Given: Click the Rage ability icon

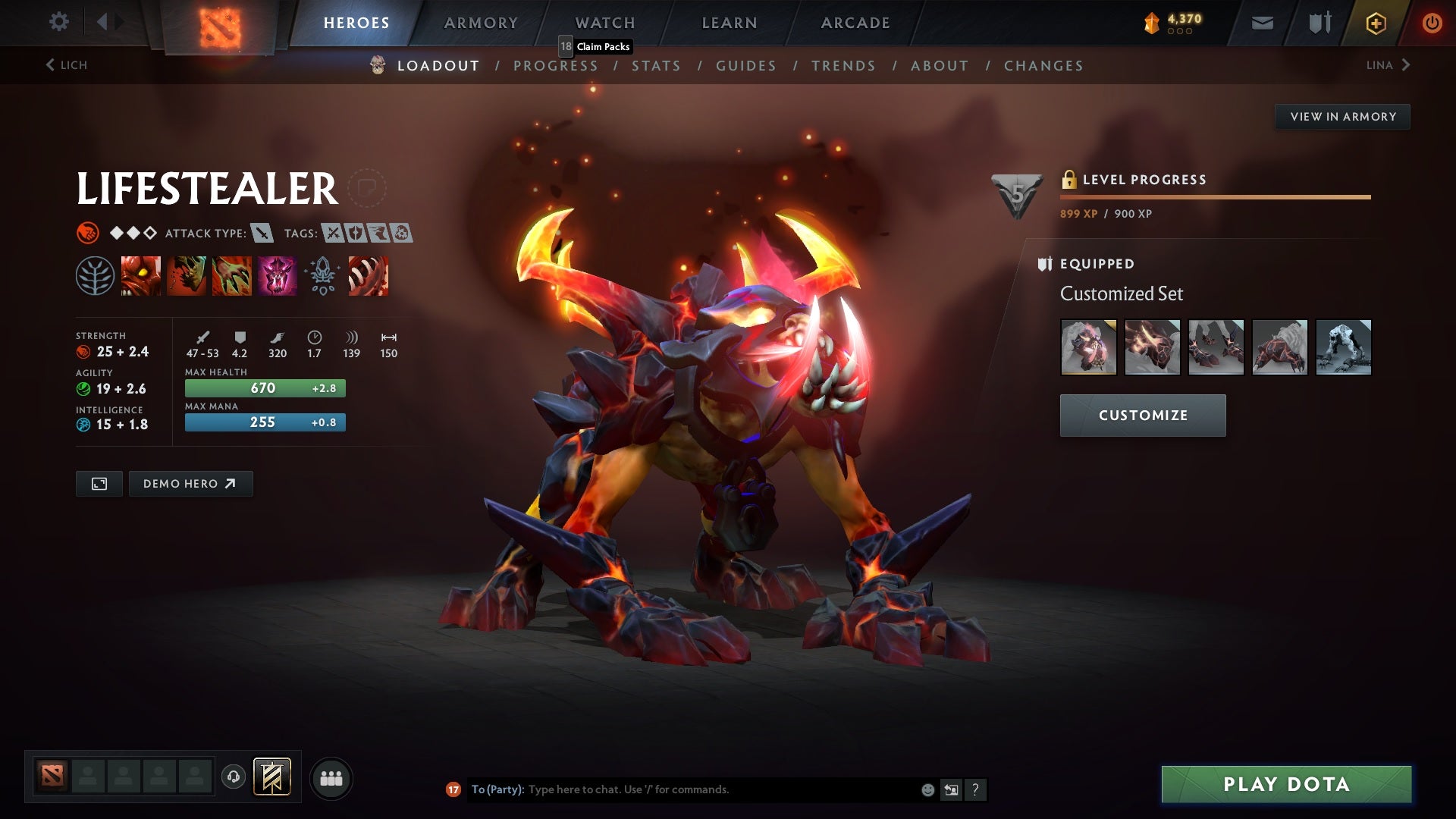Looking at the screenshot, I should (x=141, y=275).
